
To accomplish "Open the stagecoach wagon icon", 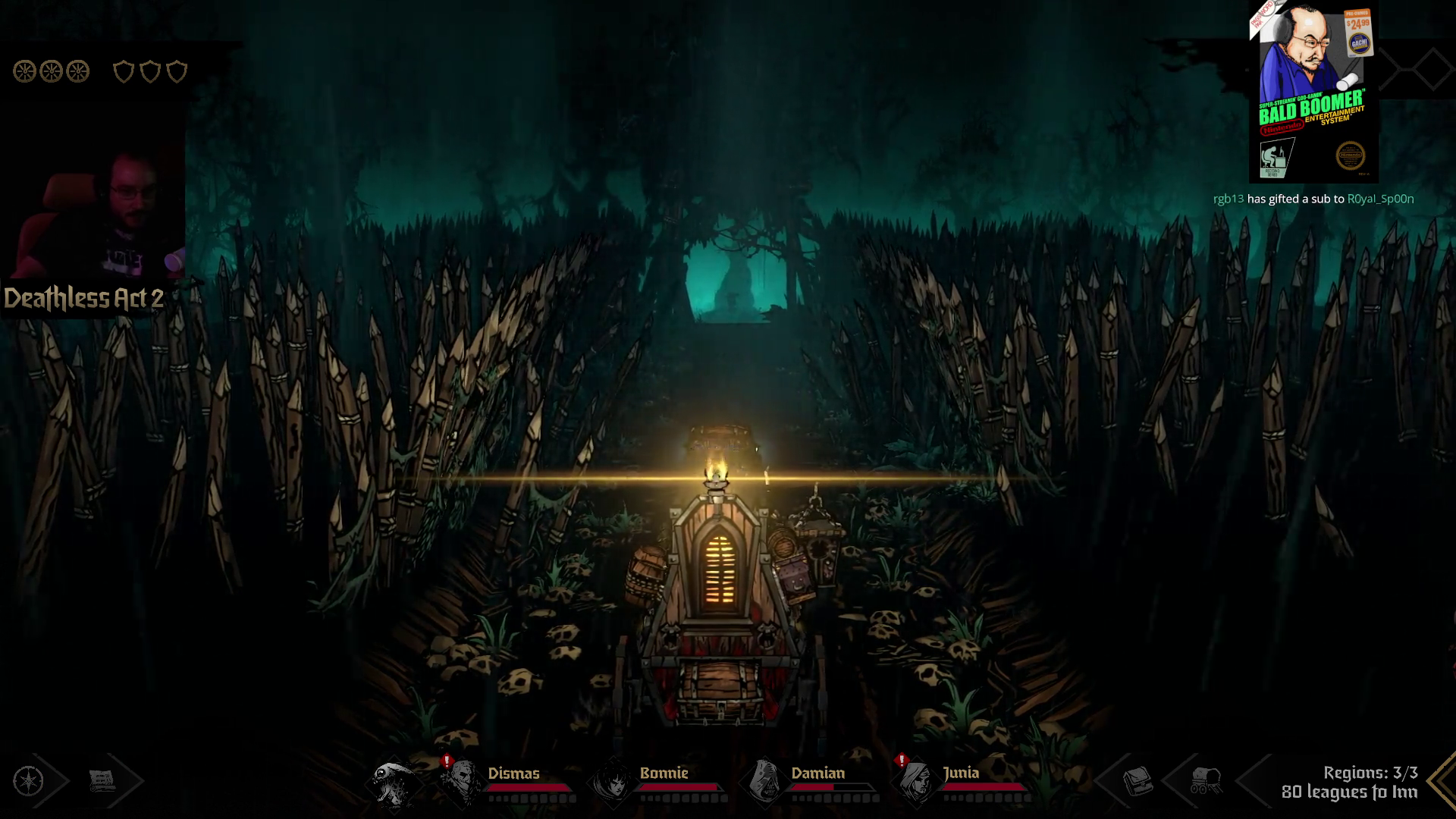I will 1205,780.
